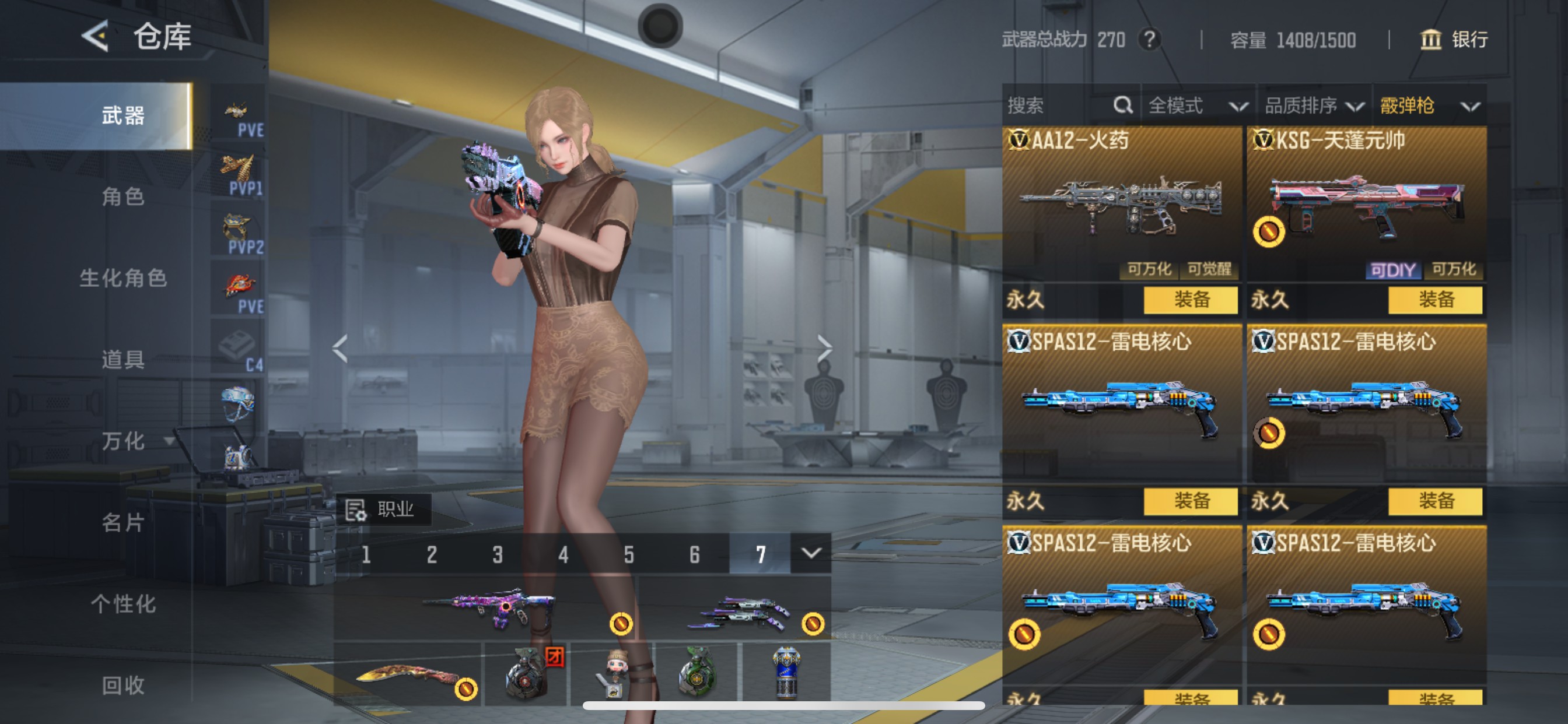Go back using the arrow beside 仓库
The image size is (1568, 724).
point(96,36)
